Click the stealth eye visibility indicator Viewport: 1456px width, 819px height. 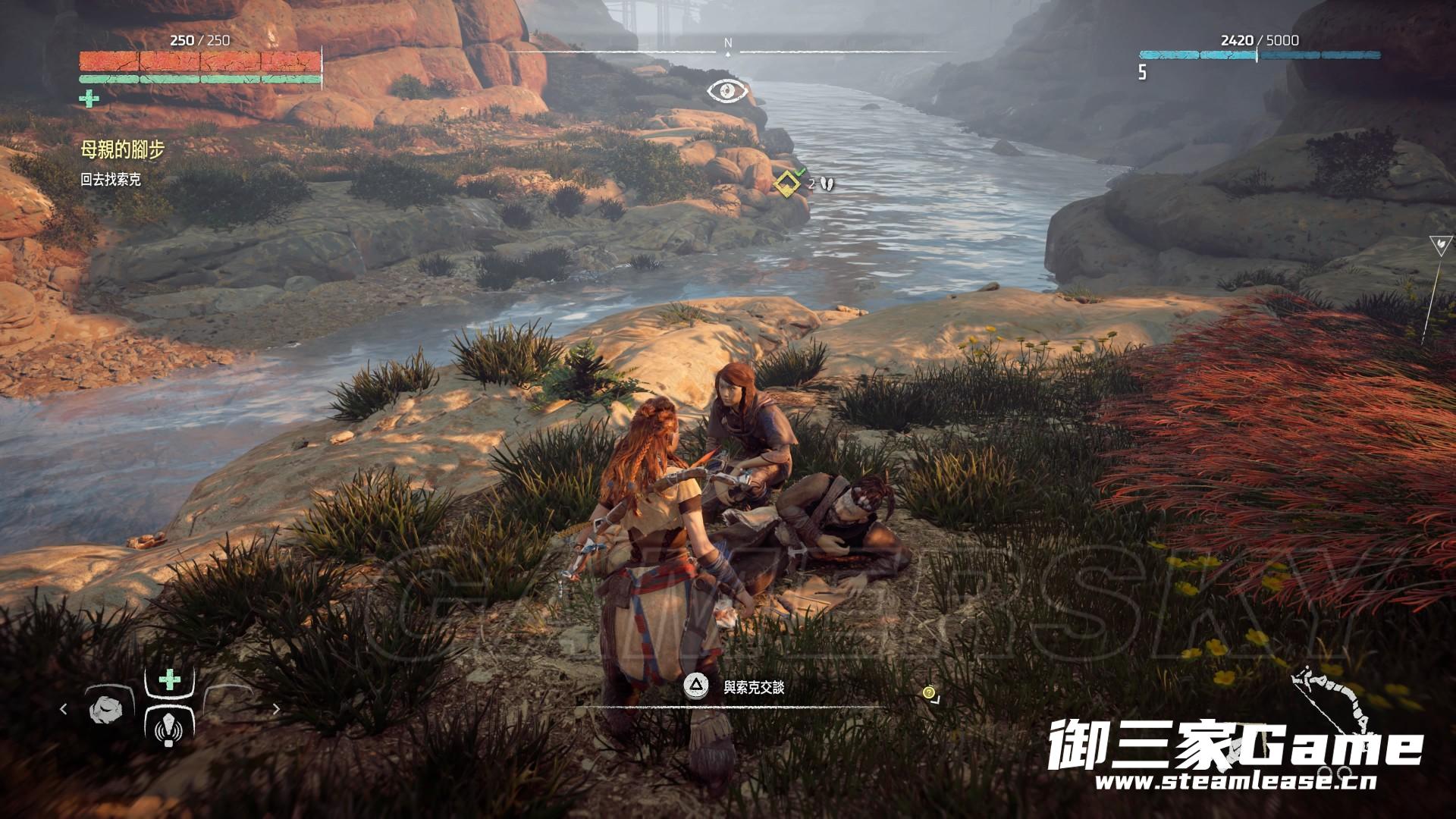(x=727, y=92)
